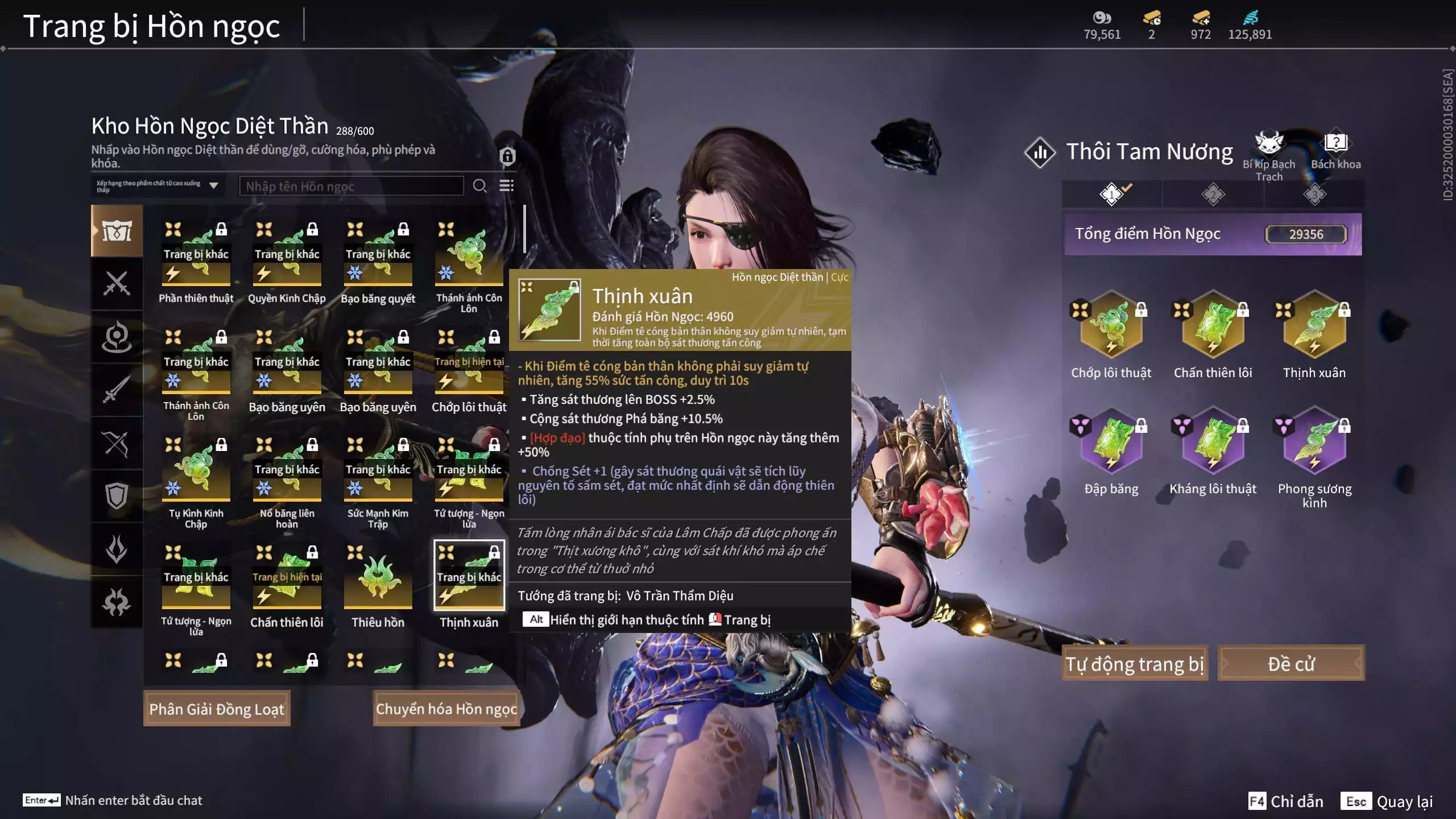
Task: Choose the Phản thiên thuật jade
Action: click(x=196, y=256)
